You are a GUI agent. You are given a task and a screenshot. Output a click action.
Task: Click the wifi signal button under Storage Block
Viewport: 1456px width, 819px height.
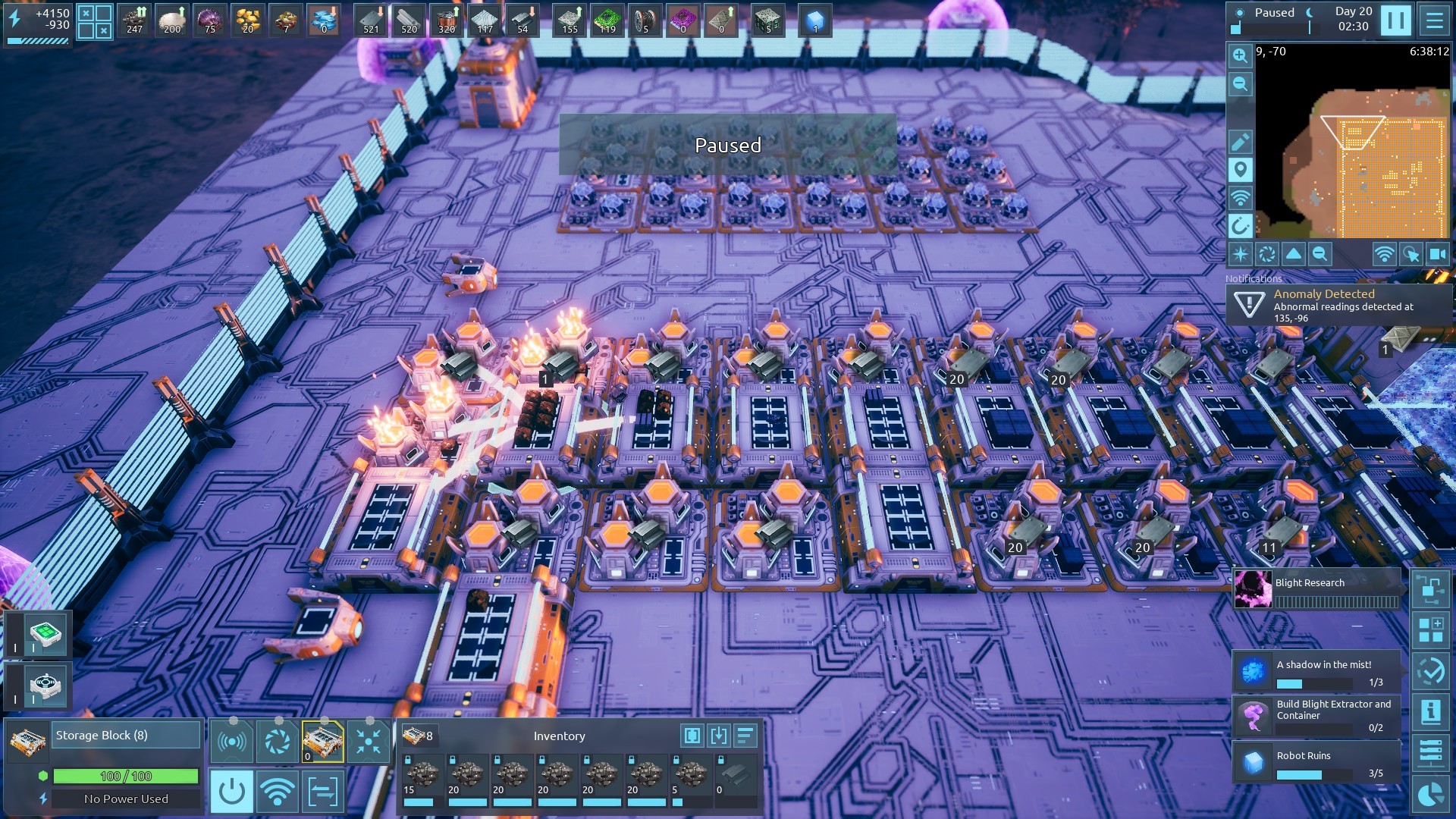click(x=278, y=792)
